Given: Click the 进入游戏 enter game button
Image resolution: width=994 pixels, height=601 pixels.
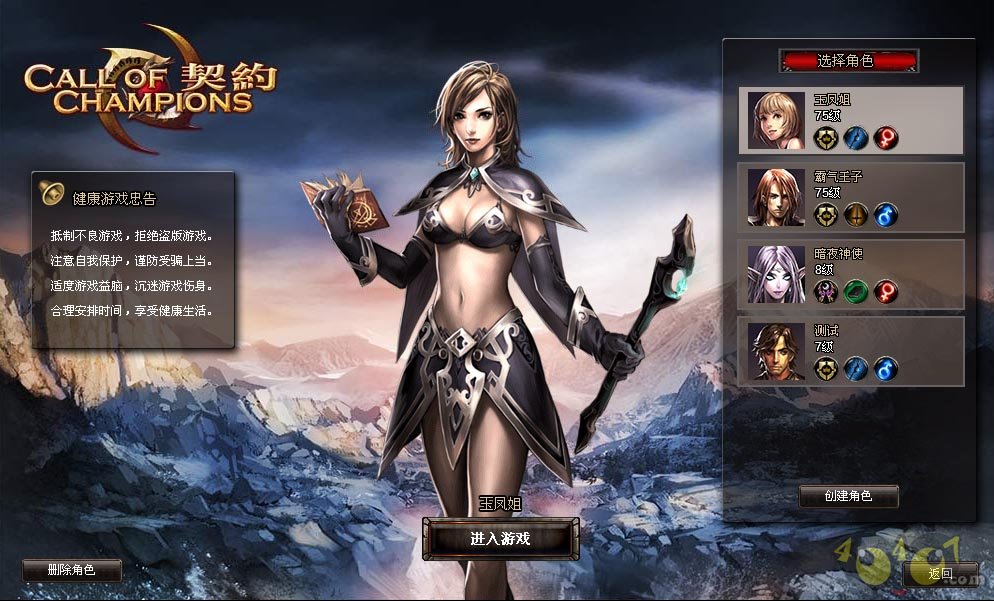Looking at the screenshot, I should pyautogui.click(x=500, y=539).
